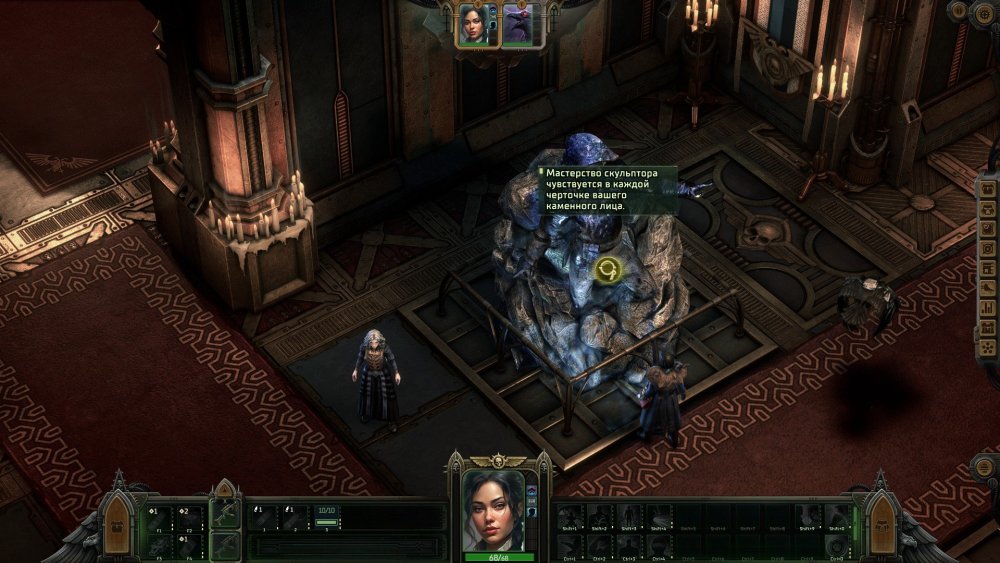The height and width of the screenshot is (563, 1000).
Task: Use the quick slot bound to F2
Action: coord(189,516)
